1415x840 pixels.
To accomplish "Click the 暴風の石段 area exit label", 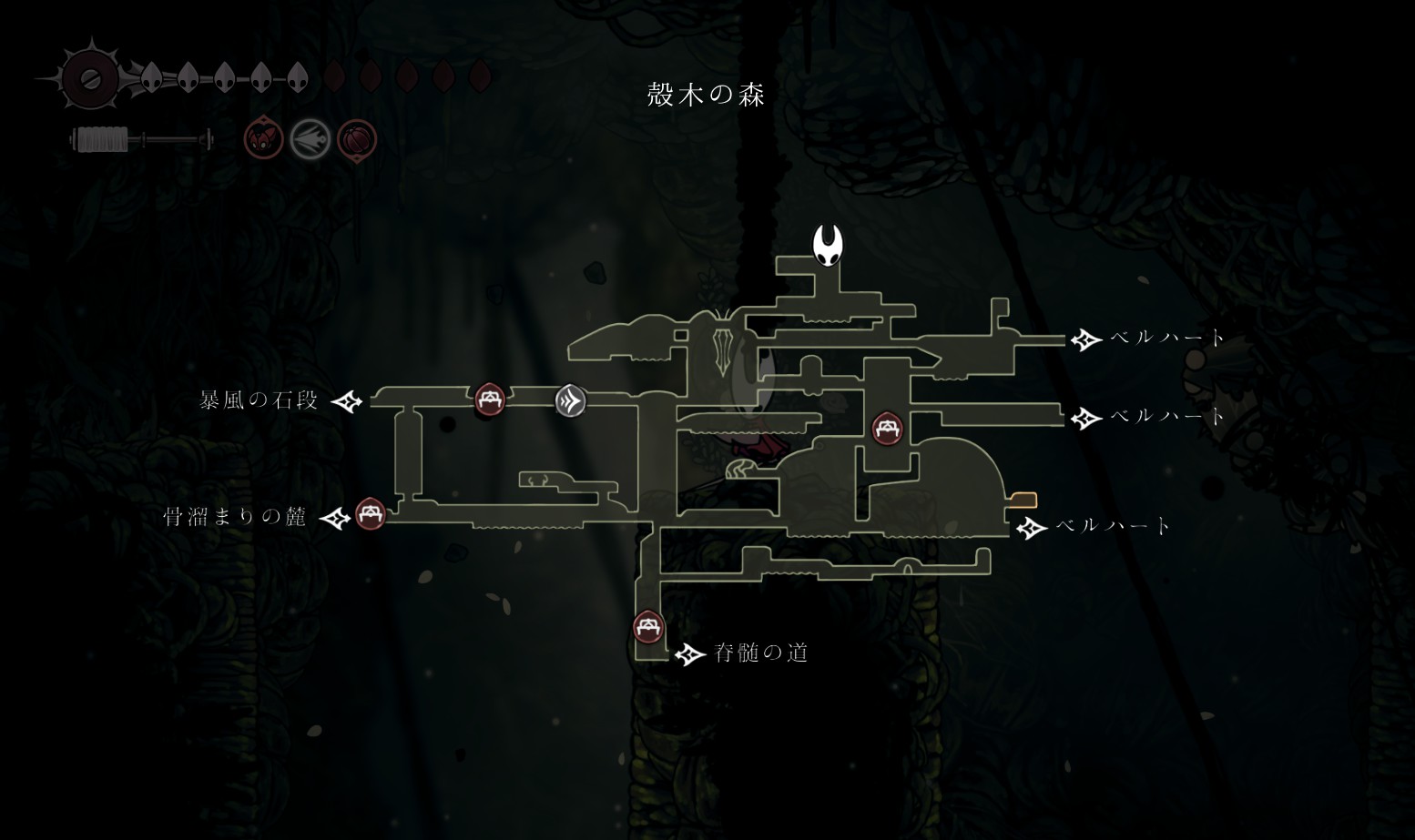I will (x=260, y=400).
